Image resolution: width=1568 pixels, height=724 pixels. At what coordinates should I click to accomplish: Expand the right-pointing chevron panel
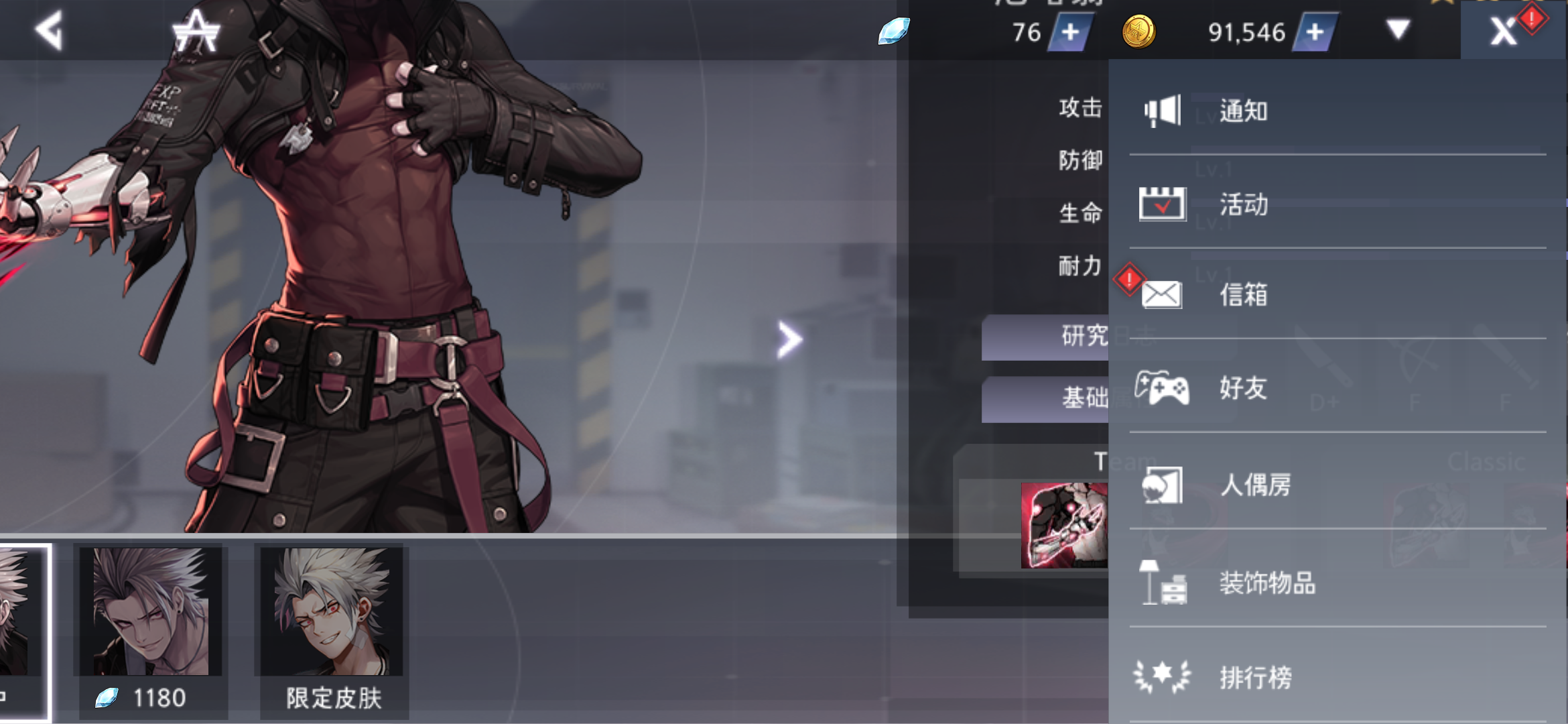click(x=791, y=340)
